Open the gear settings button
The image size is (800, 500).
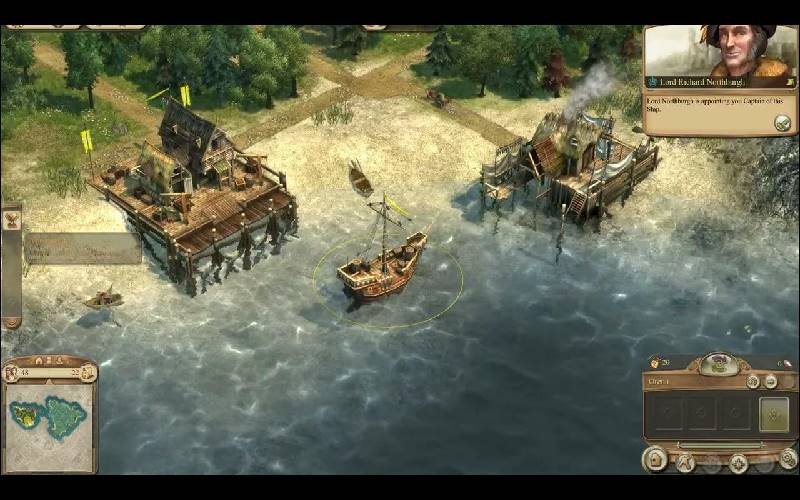(x=788, y=461)
